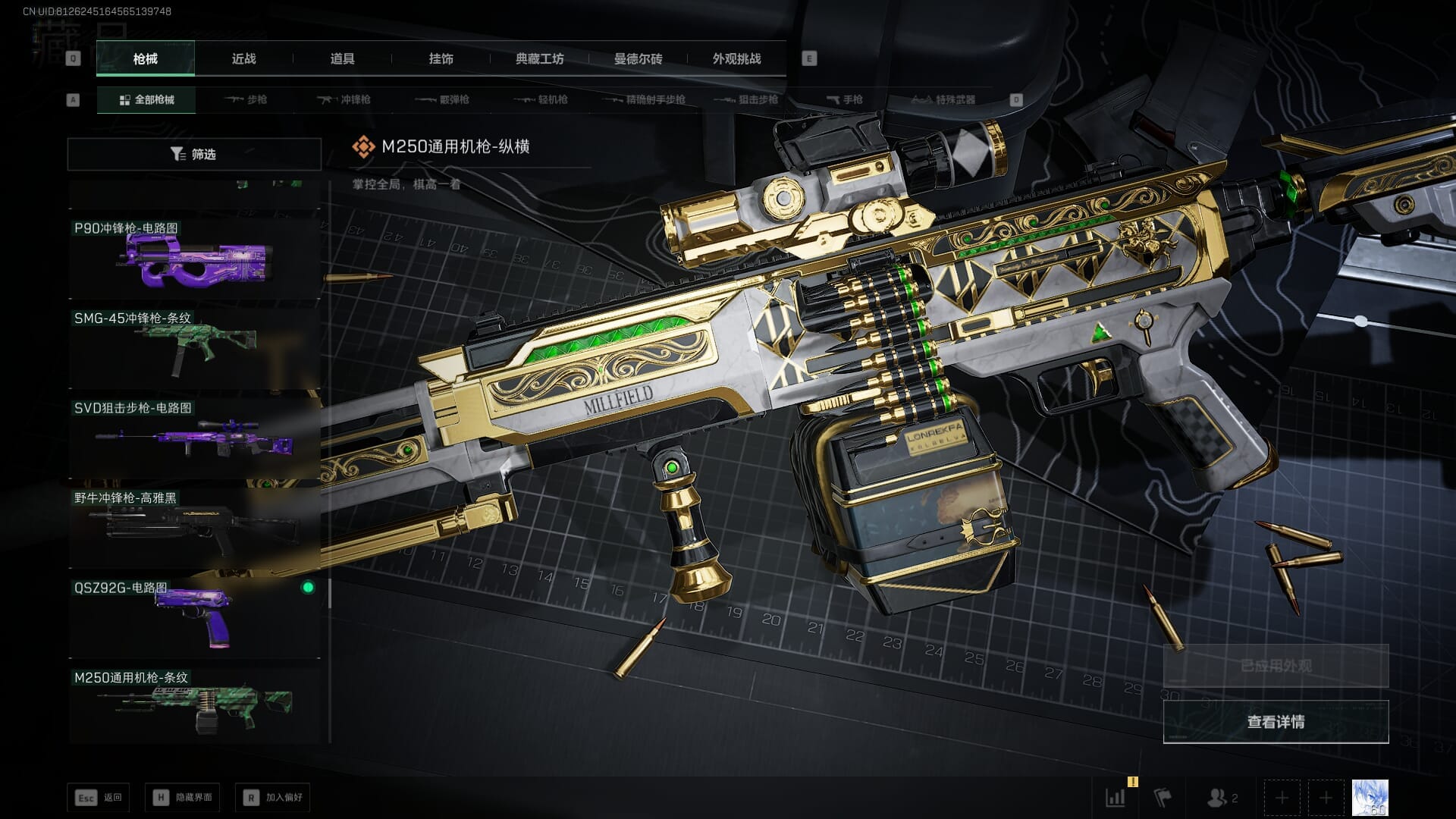Switch to the 外观挑战 challenges tab
The image size is (1456, 819).
tap(736, 58)
